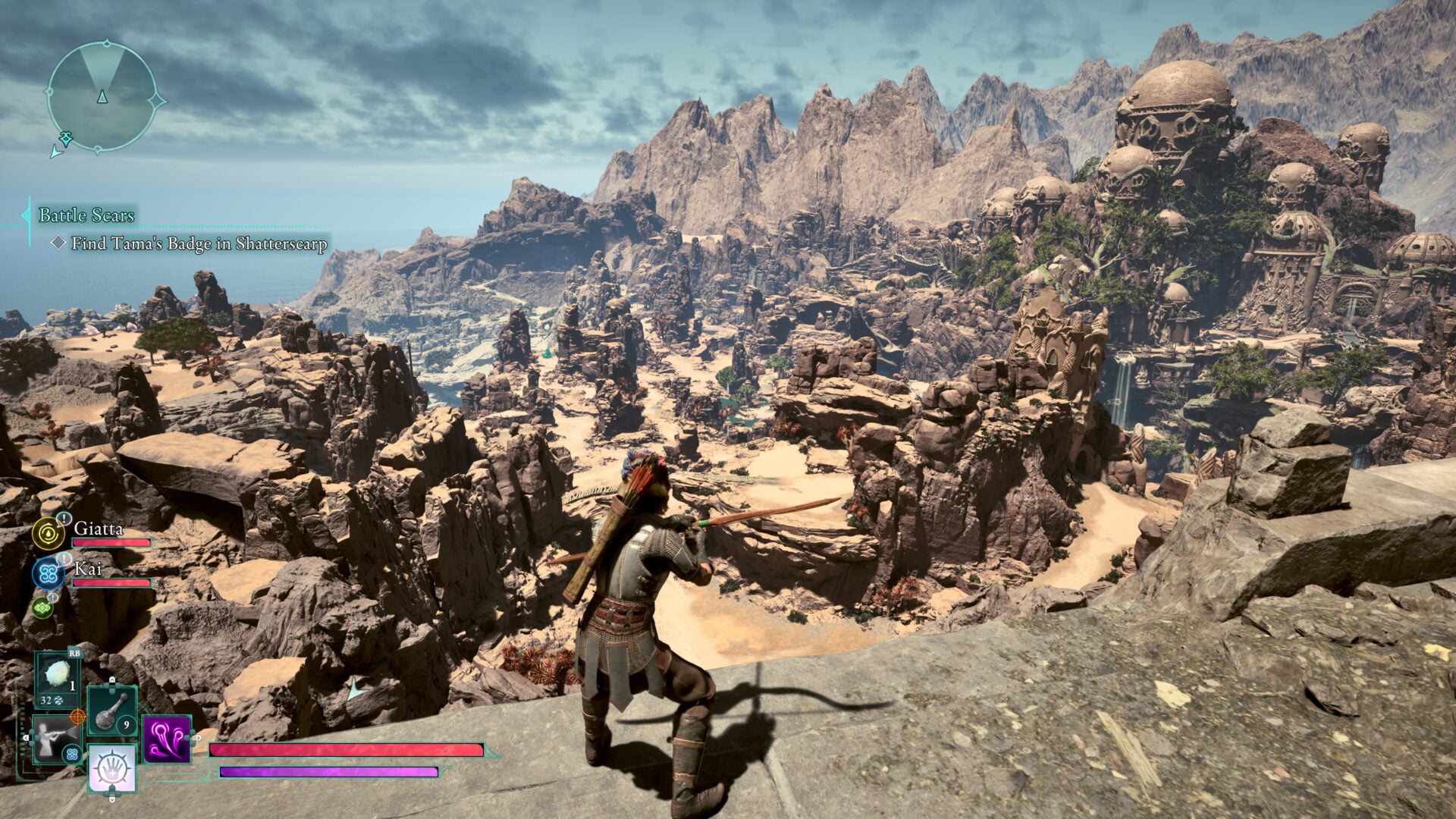Click the circular minimap

(x=102, y=96)
